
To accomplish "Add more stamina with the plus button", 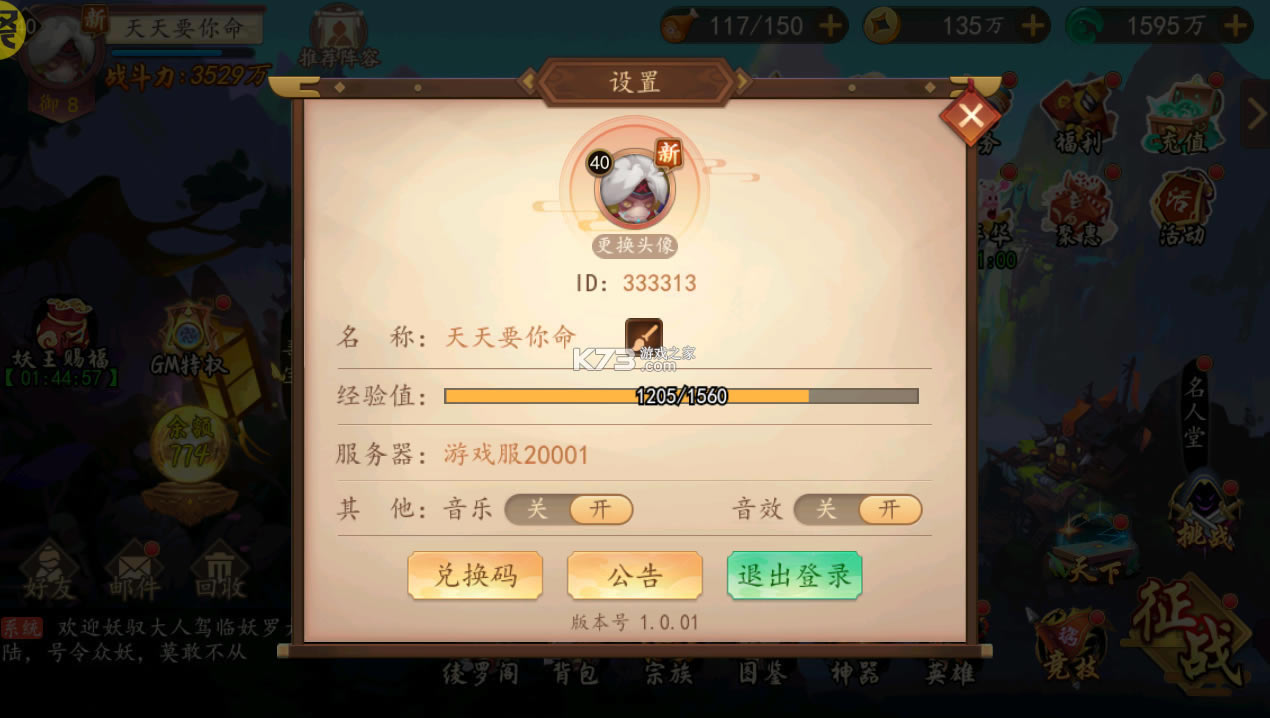I will 831,26.
